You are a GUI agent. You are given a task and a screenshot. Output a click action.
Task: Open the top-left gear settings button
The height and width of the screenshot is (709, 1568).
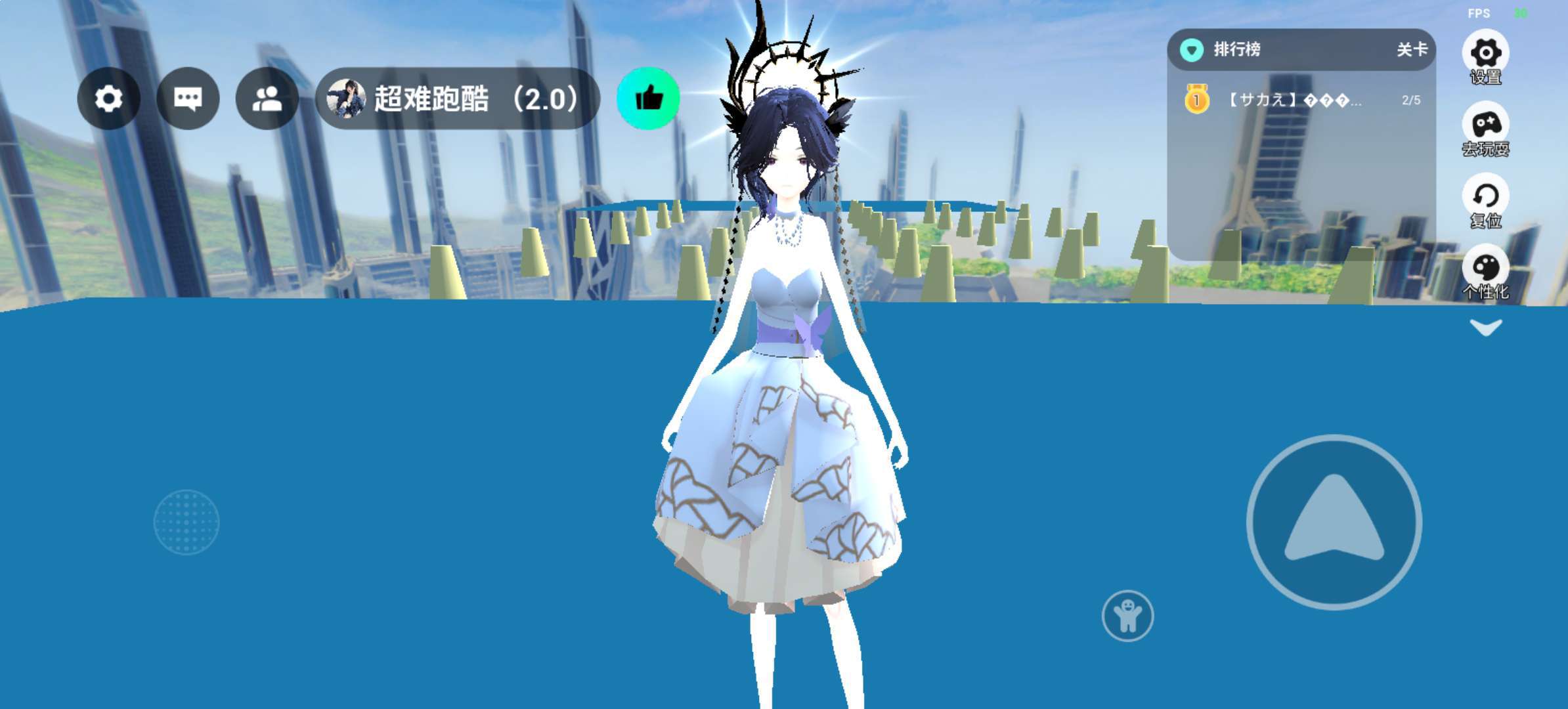(x=108, y=98)
